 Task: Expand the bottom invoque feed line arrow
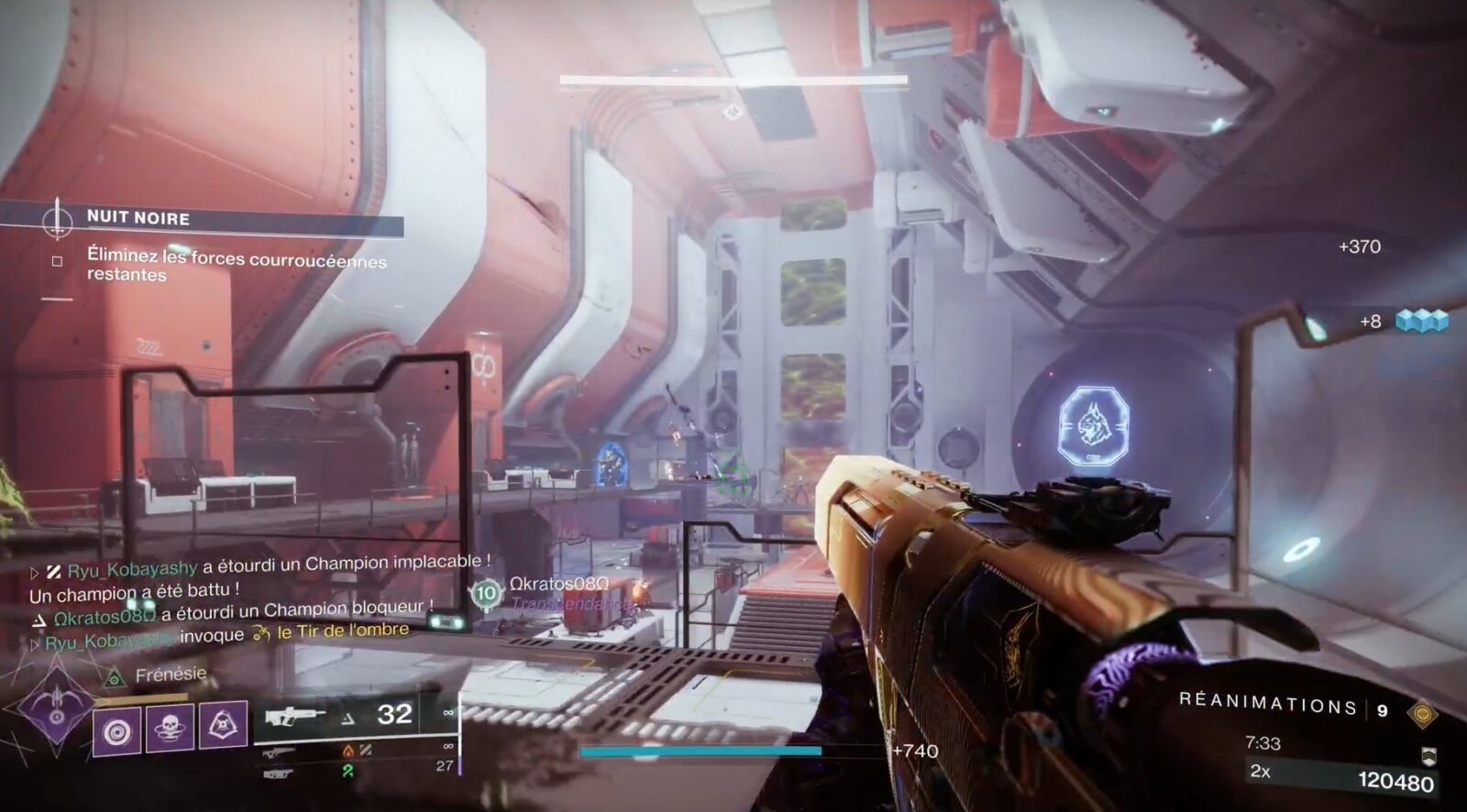35,642
